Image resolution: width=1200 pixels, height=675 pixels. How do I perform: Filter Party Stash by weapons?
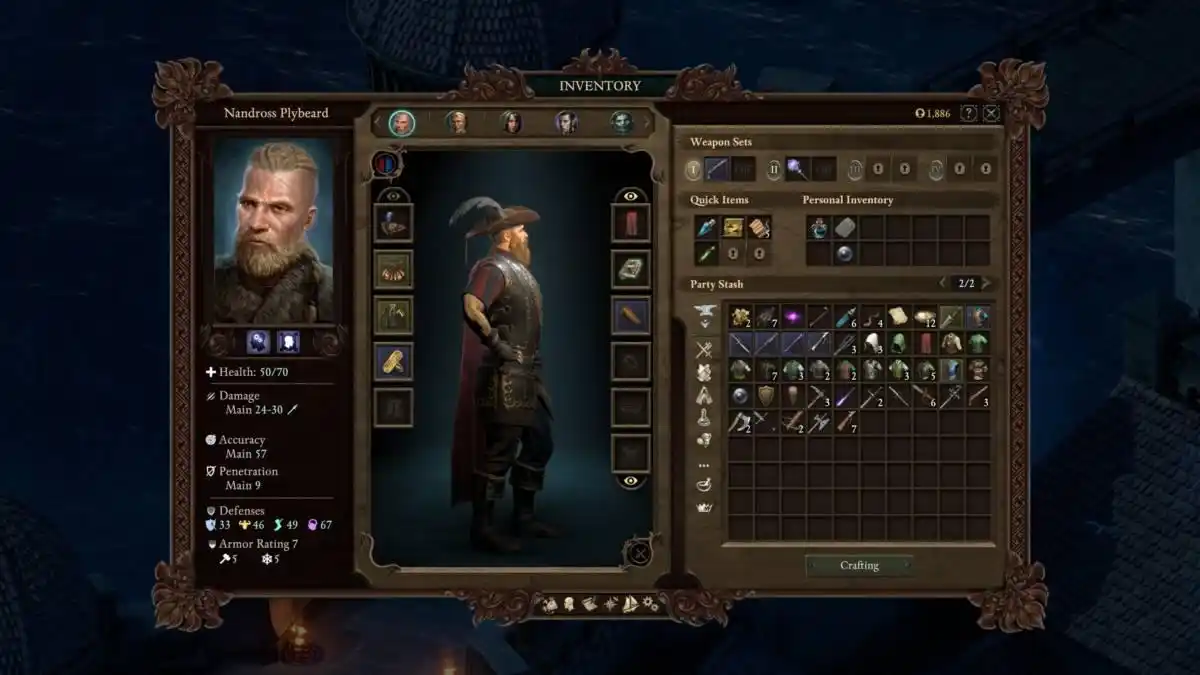pos(704,349)
